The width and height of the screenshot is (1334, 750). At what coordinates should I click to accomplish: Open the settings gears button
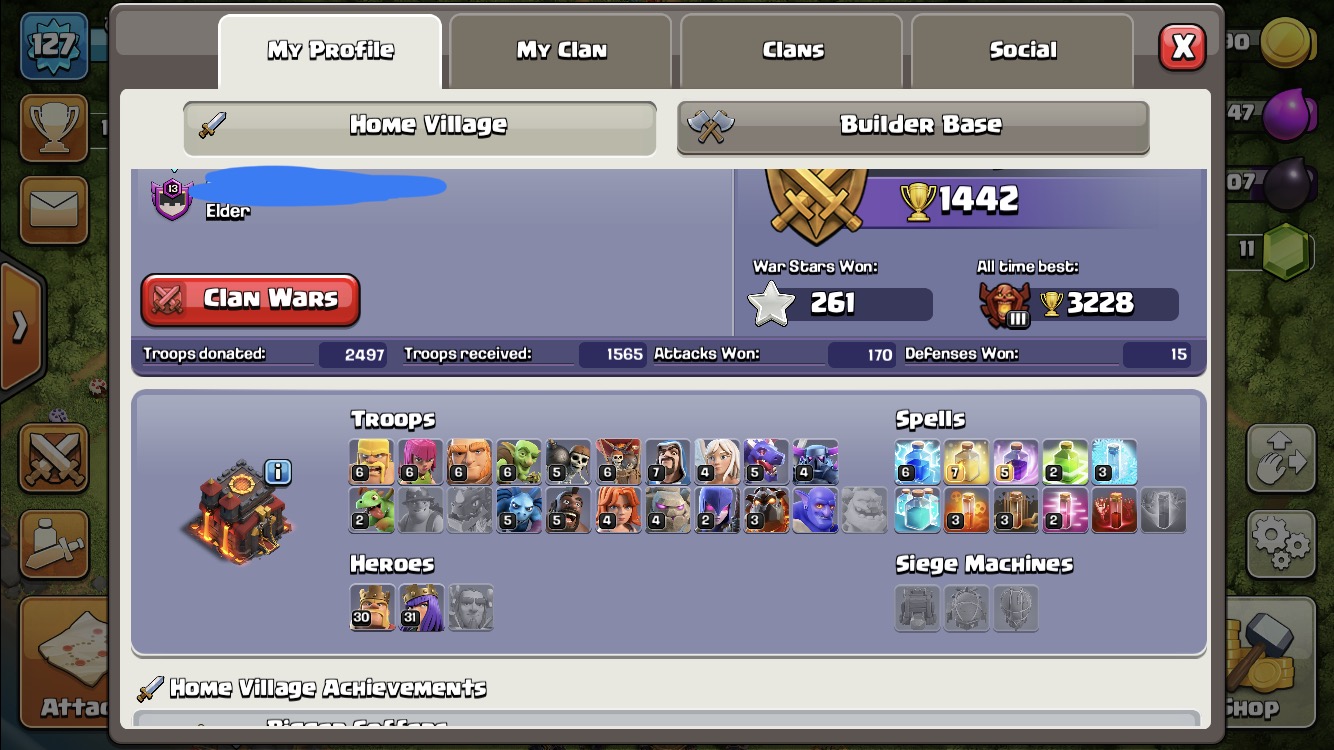[x=1279, y=544]
